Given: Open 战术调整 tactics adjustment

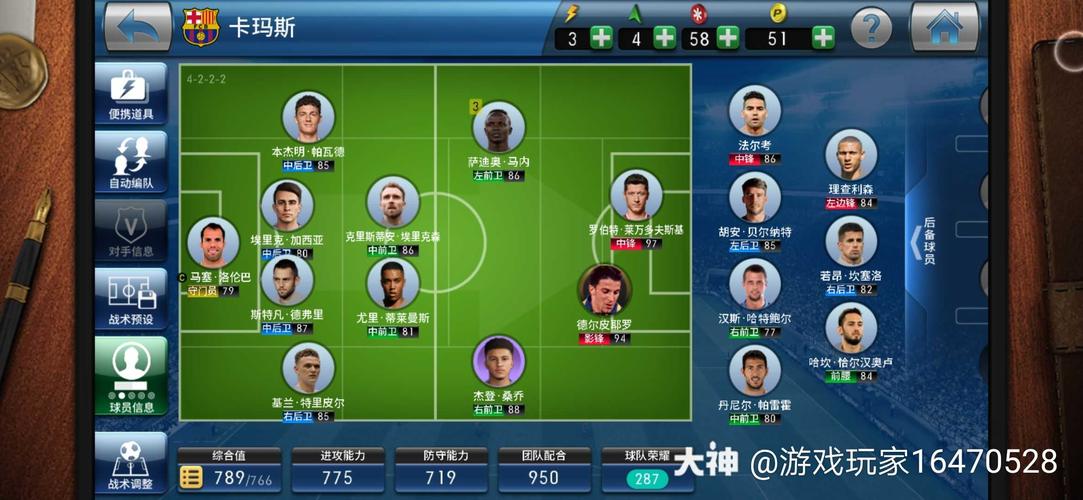Looking at the screenshot, I should [x=131, y=463].
